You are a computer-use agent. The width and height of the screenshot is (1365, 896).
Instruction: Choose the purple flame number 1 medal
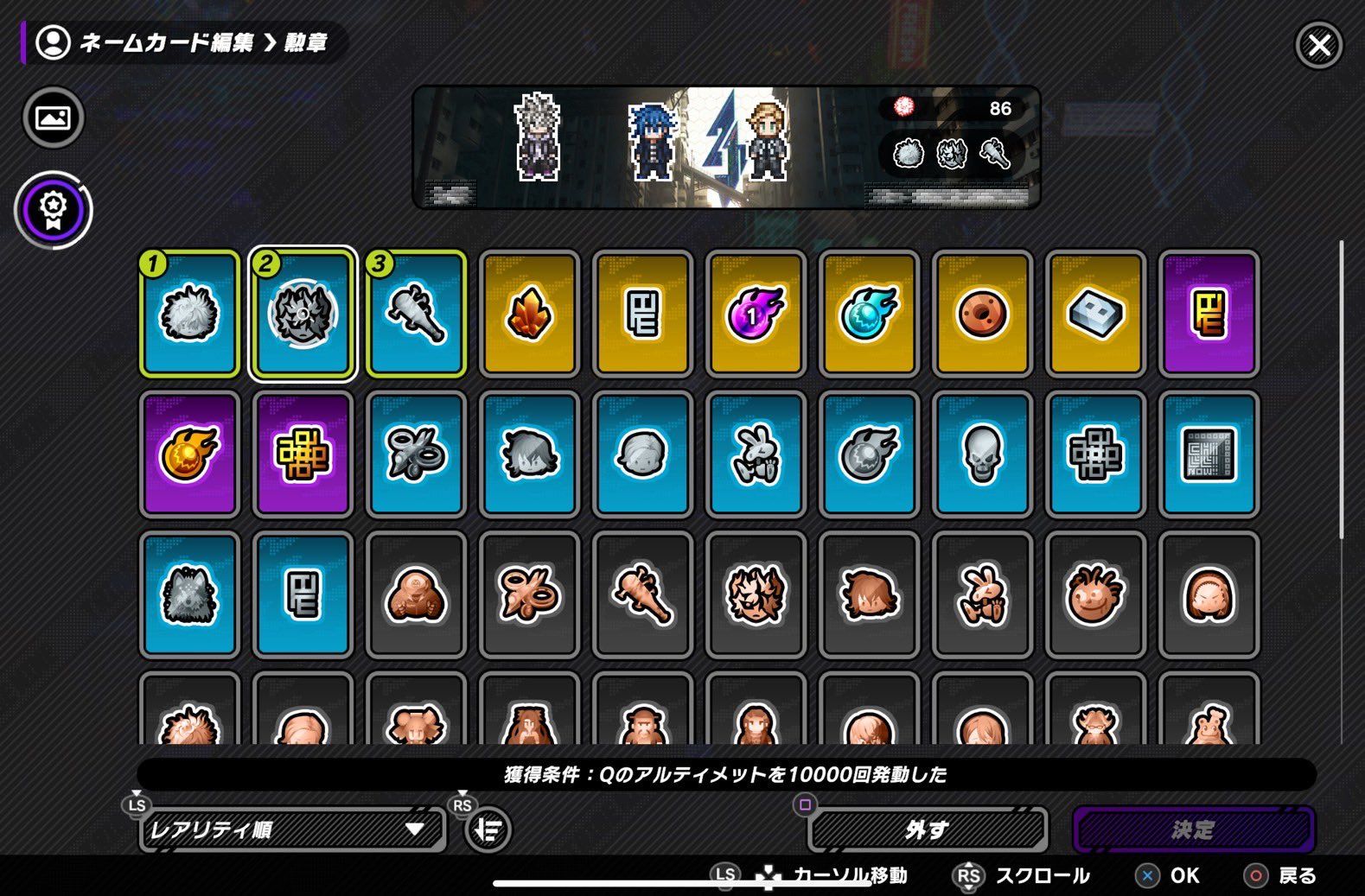(756, 314)
